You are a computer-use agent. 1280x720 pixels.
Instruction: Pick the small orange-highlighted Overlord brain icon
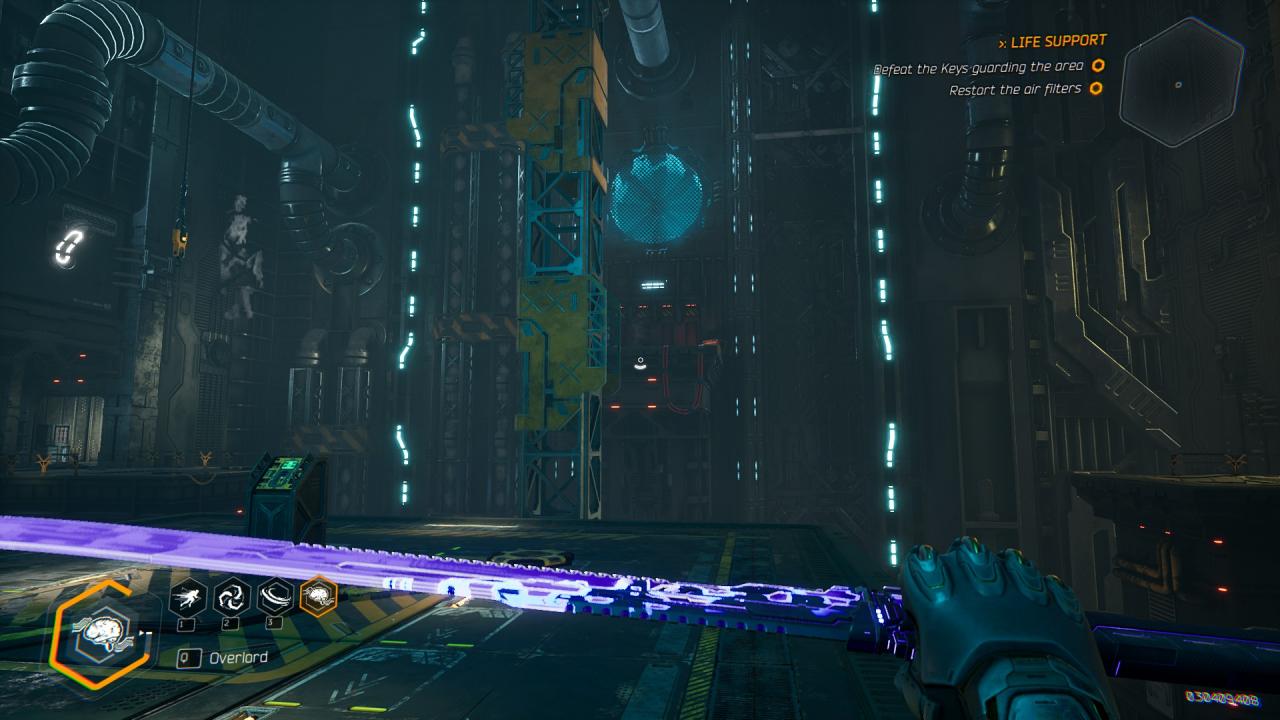tap(319, 597)
